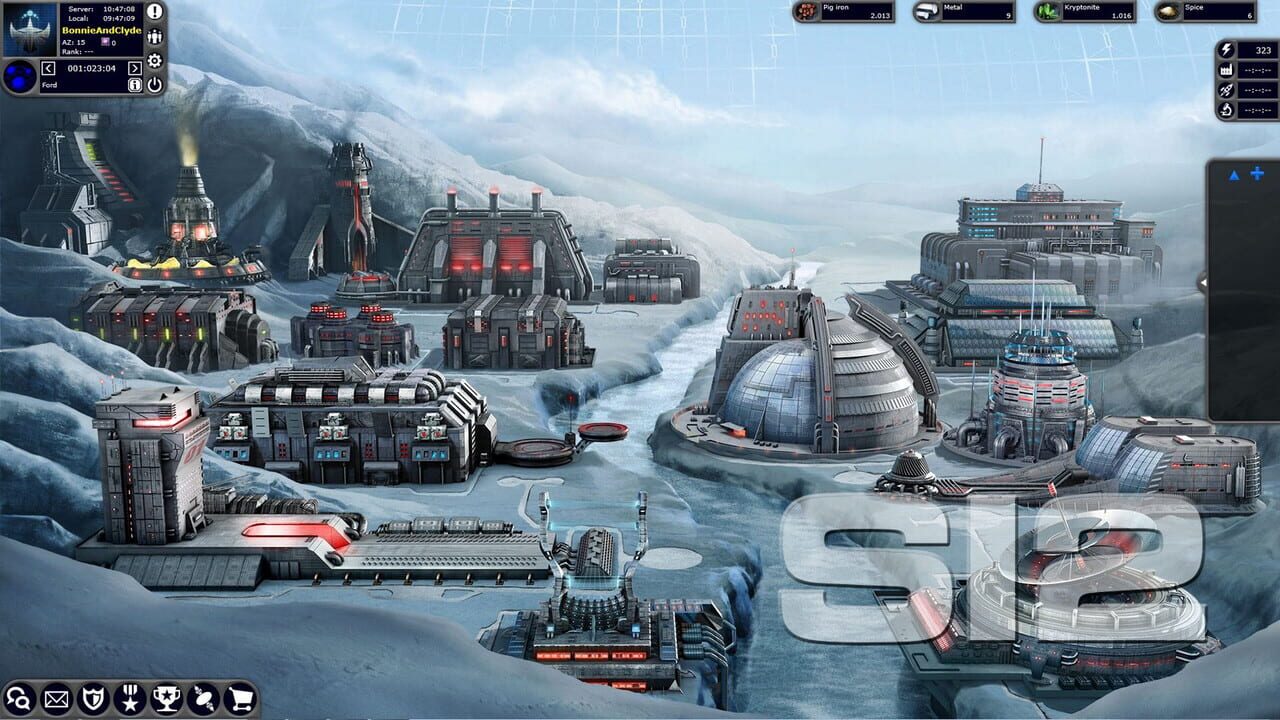Open the factory build queue icon
1280x720 pixels.
pyautogui.click(x=1226, y=71)
